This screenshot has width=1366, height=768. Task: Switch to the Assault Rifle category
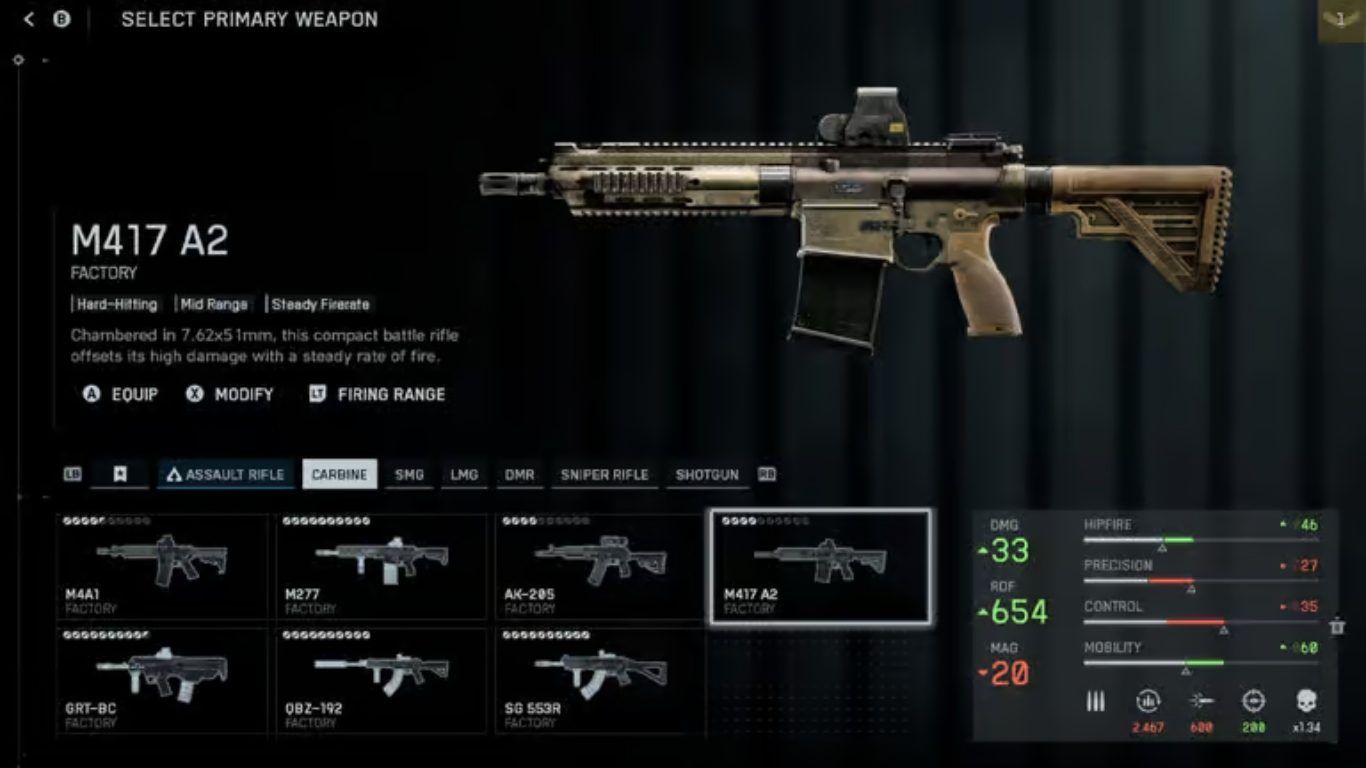[225, 475]
